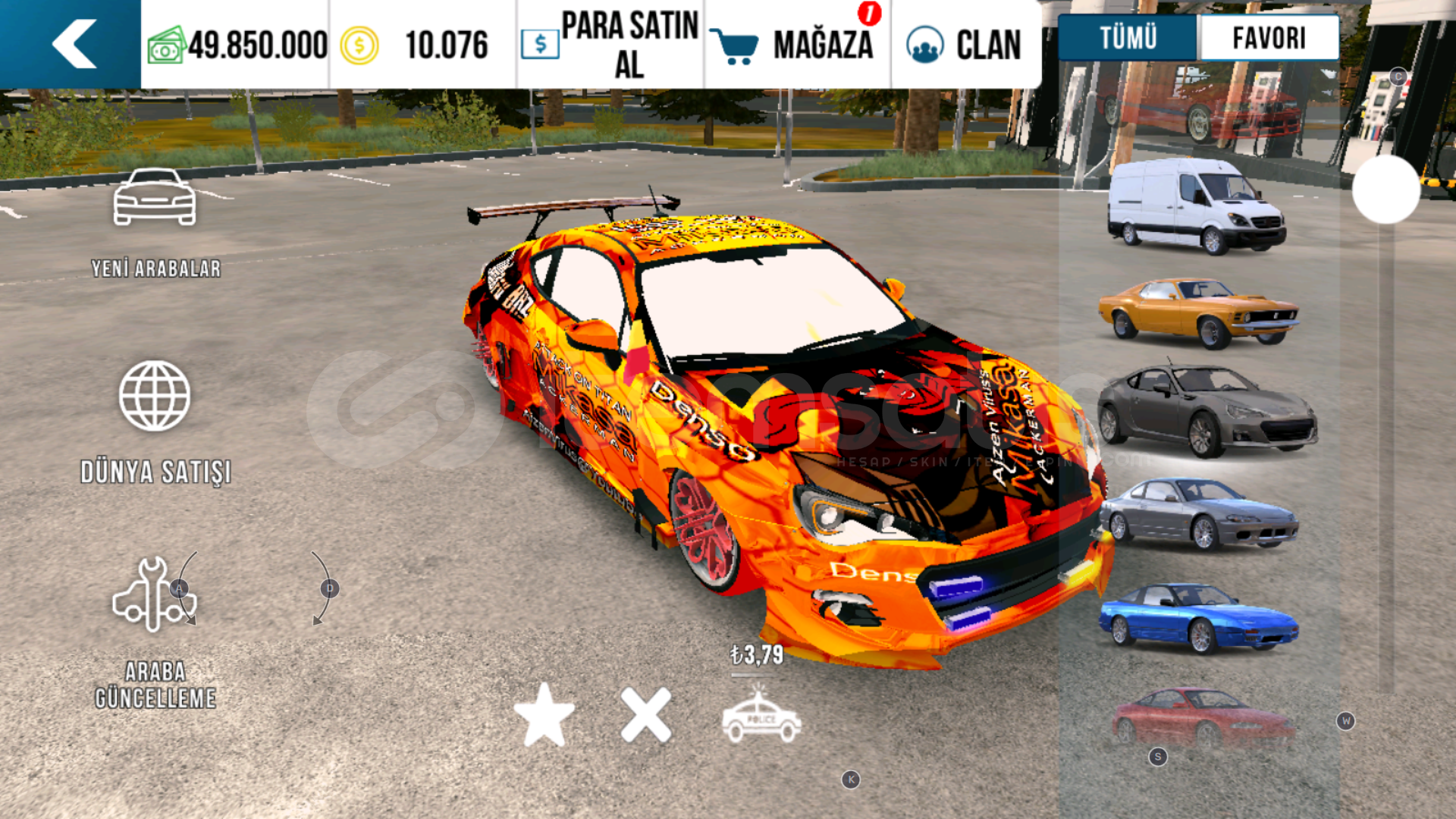This screenshot has height=819, width=1456.
Task: Switch to the TÜMÜ tab
Action: (x=1128, y=38)
